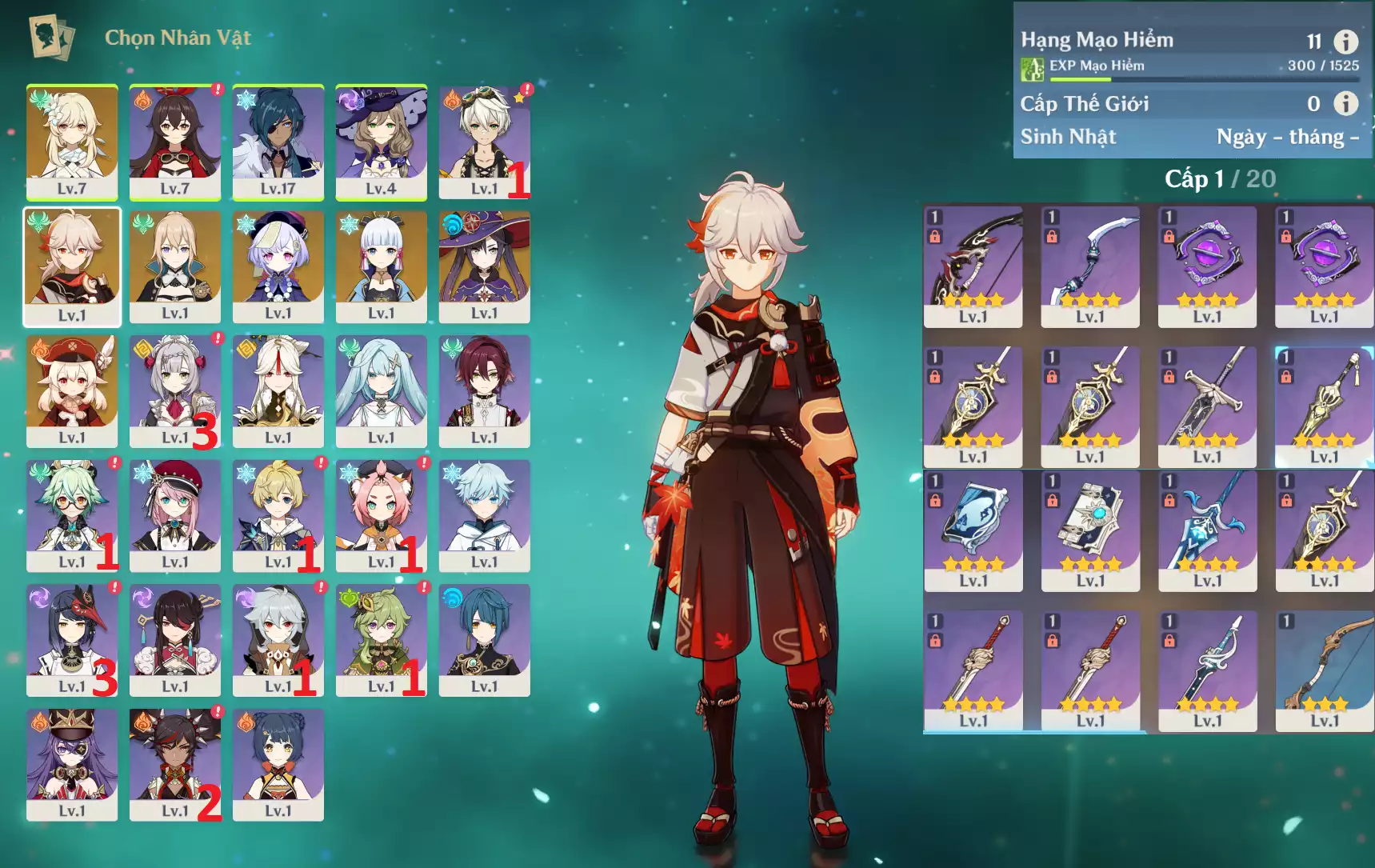This screenshot has height=868, width=1375.
Task: Select Lisa's Lv.4 portrait
Action: [381, 142]
